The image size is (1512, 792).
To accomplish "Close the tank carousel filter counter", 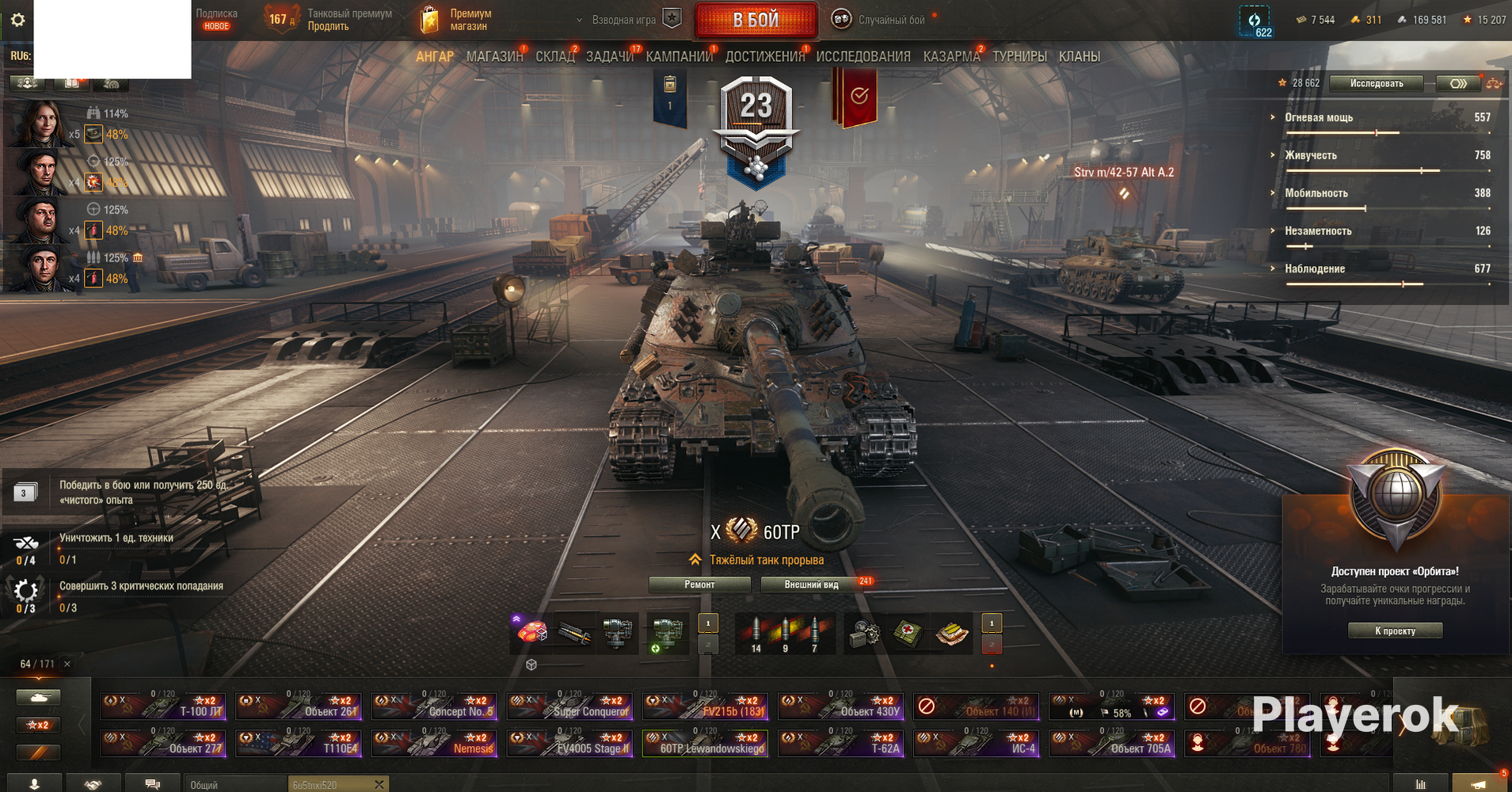I will [67, 664].
